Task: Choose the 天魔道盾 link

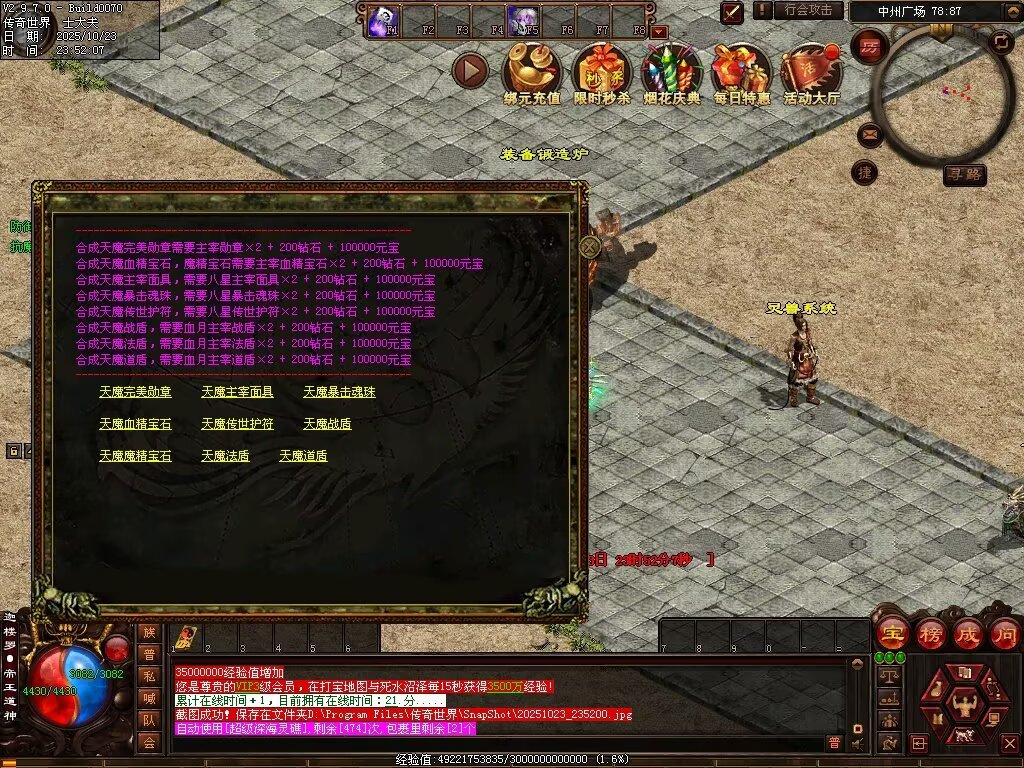Action: (303, 456)
